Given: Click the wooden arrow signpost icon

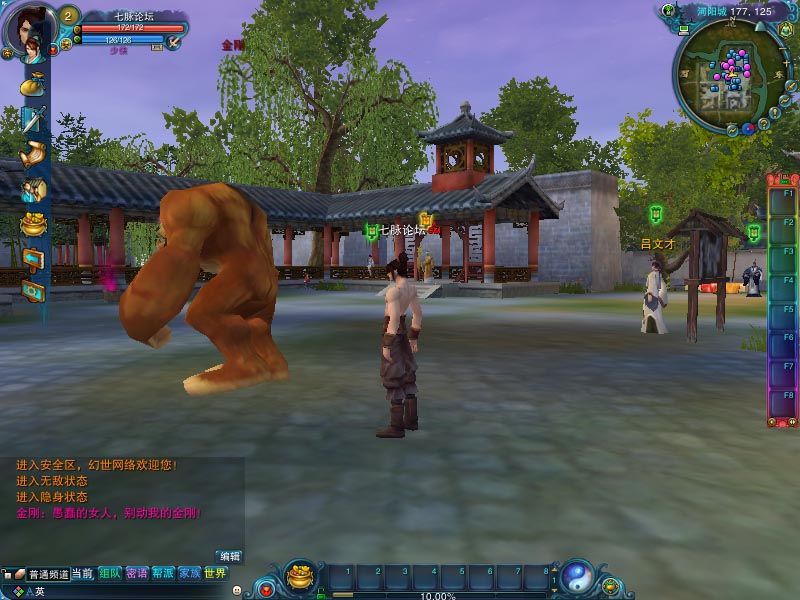Looking at the screenshot, I should [x=34, y=258].
